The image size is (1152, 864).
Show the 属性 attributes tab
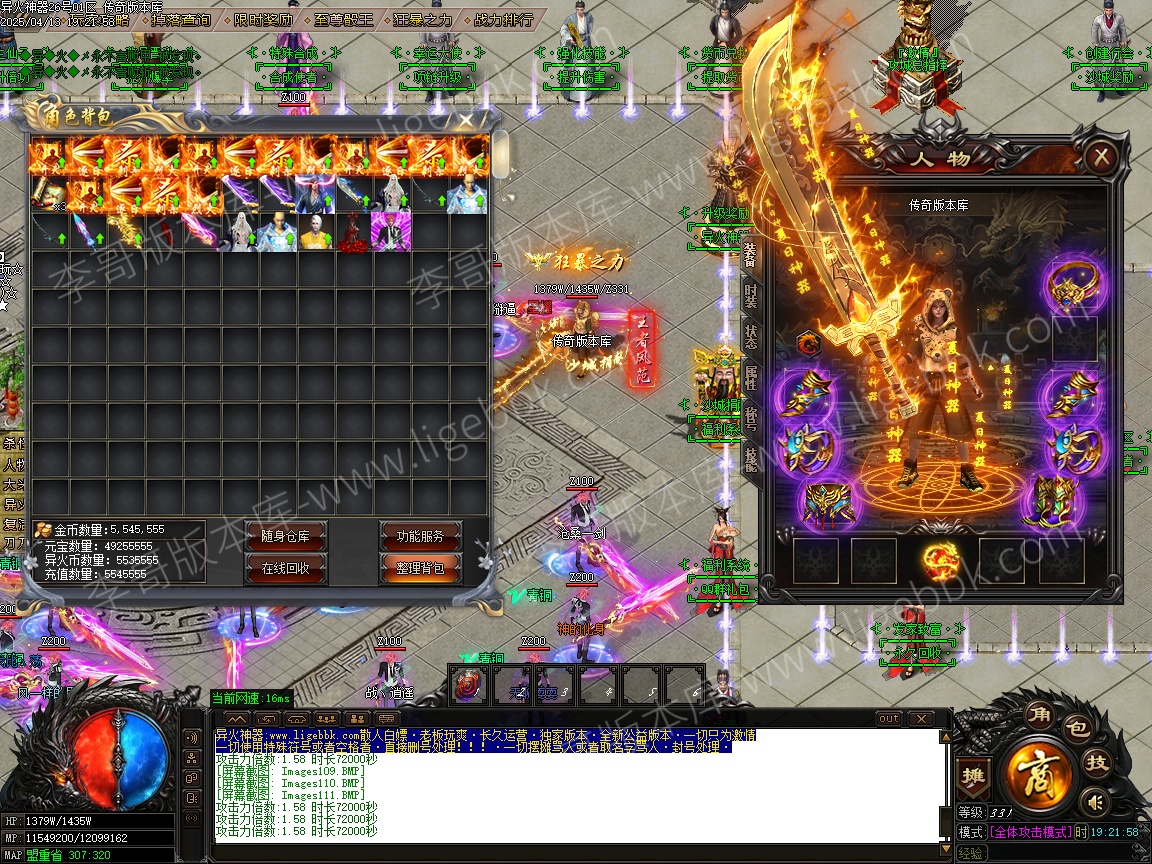click(x=750, y=378)
